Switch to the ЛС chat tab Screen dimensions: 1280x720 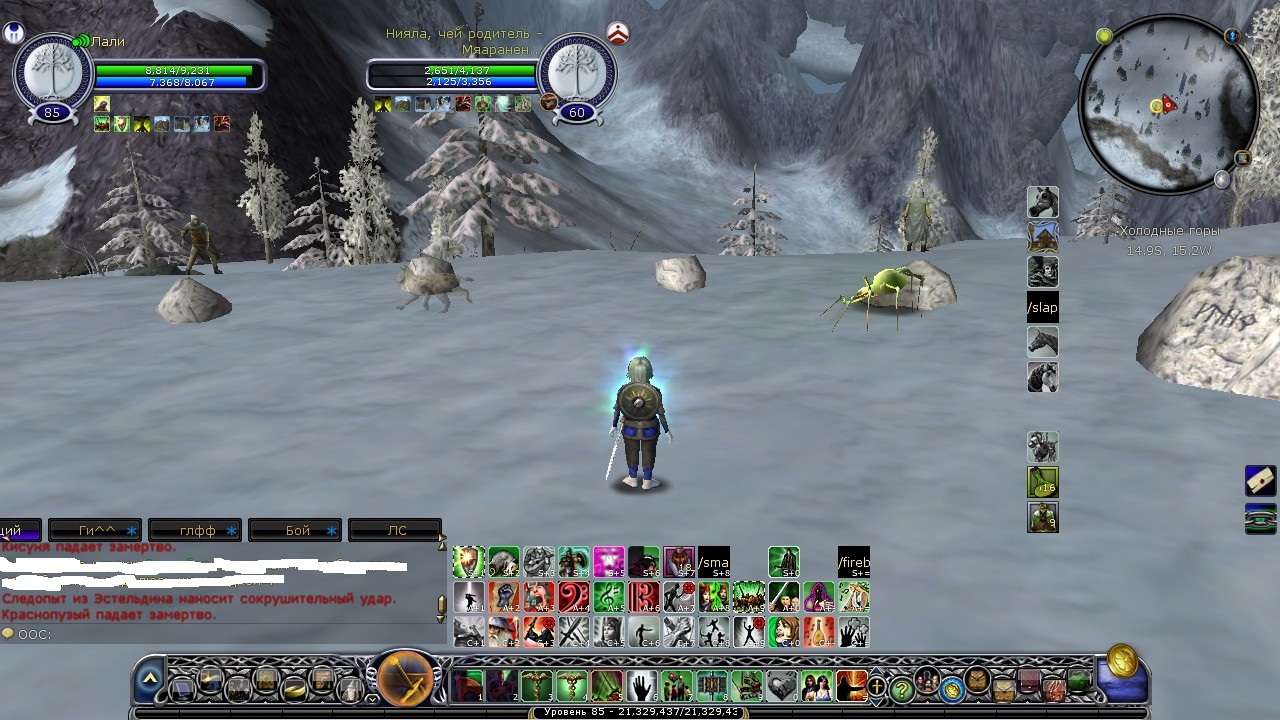pos(396,530)
